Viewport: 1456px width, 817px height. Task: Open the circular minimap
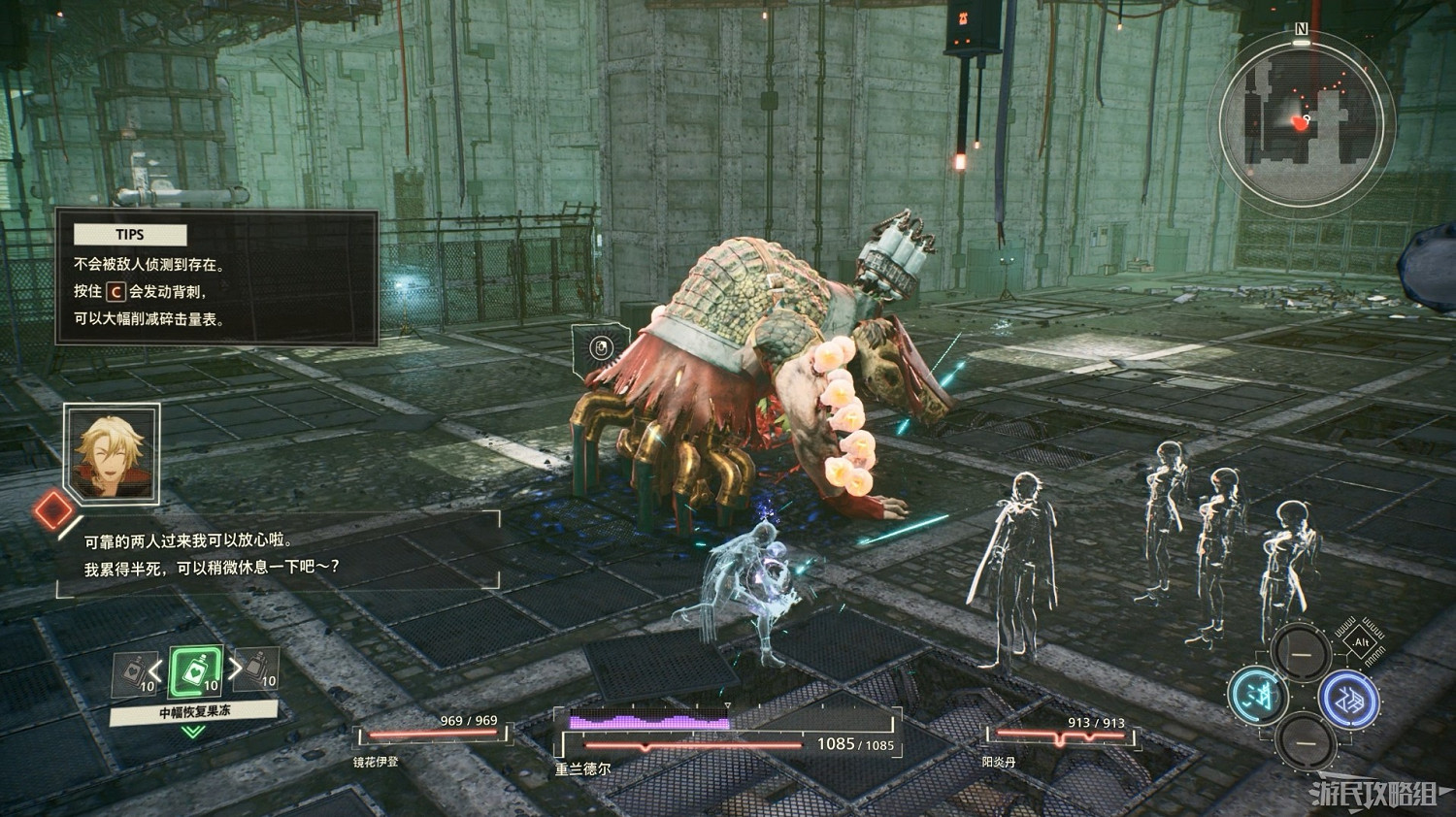point(1301,120)
